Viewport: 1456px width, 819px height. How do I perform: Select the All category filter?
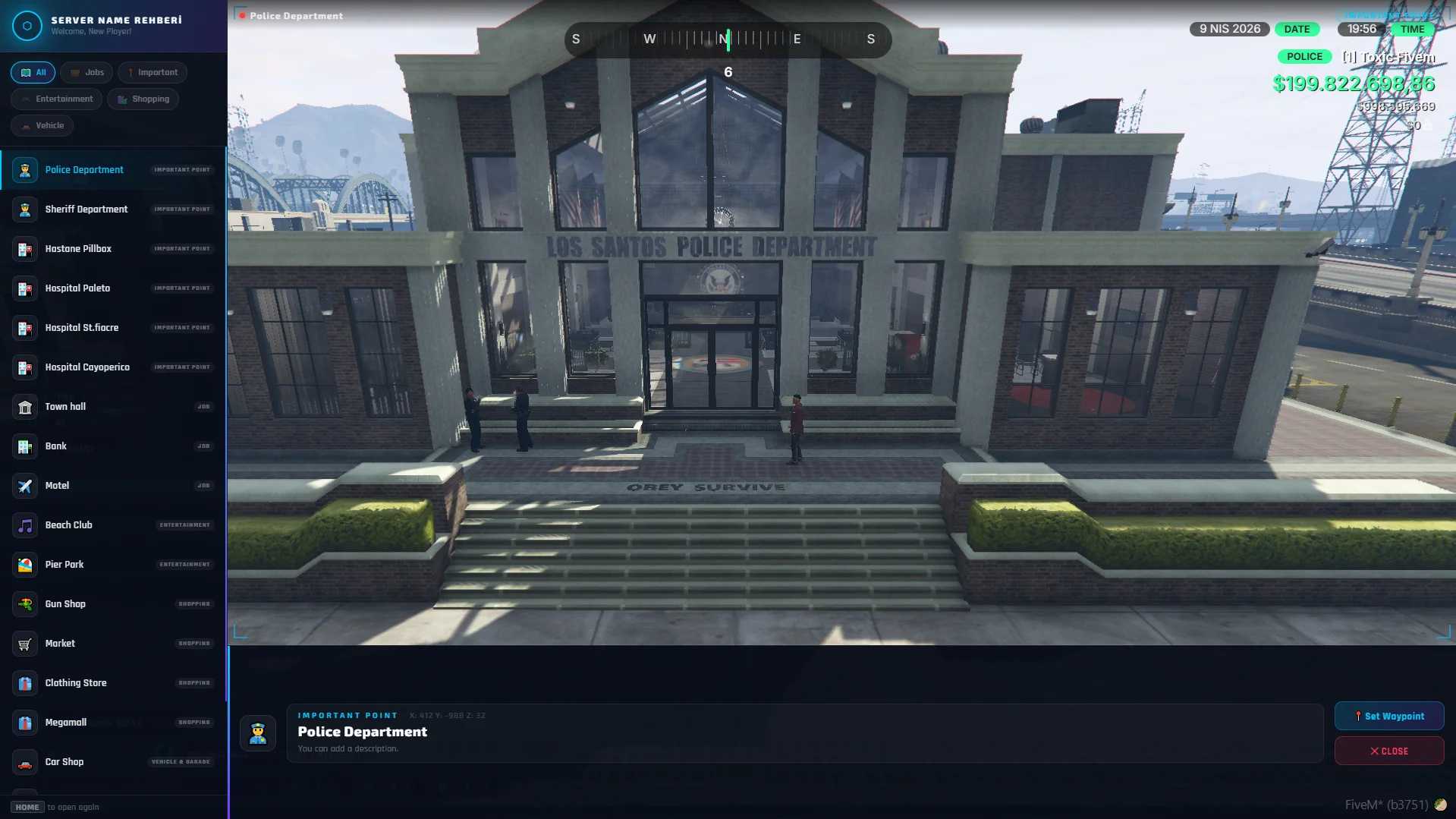33,73
